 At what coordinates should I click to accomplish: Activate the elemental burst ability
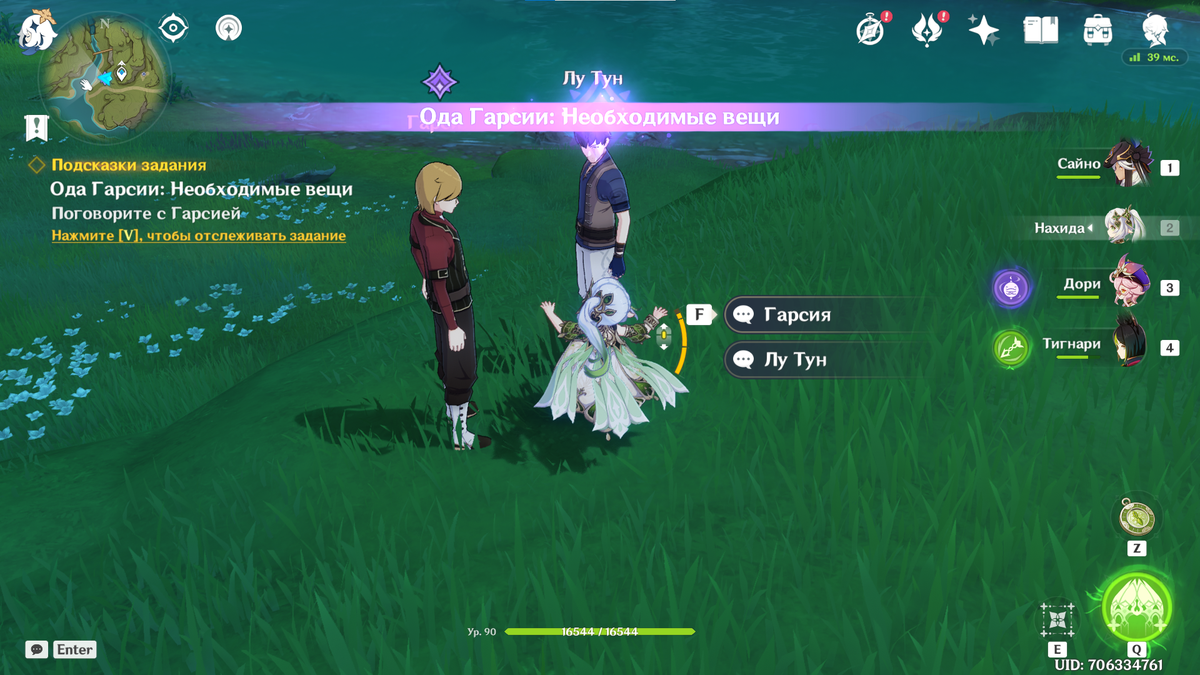[x=1136, y=609]
